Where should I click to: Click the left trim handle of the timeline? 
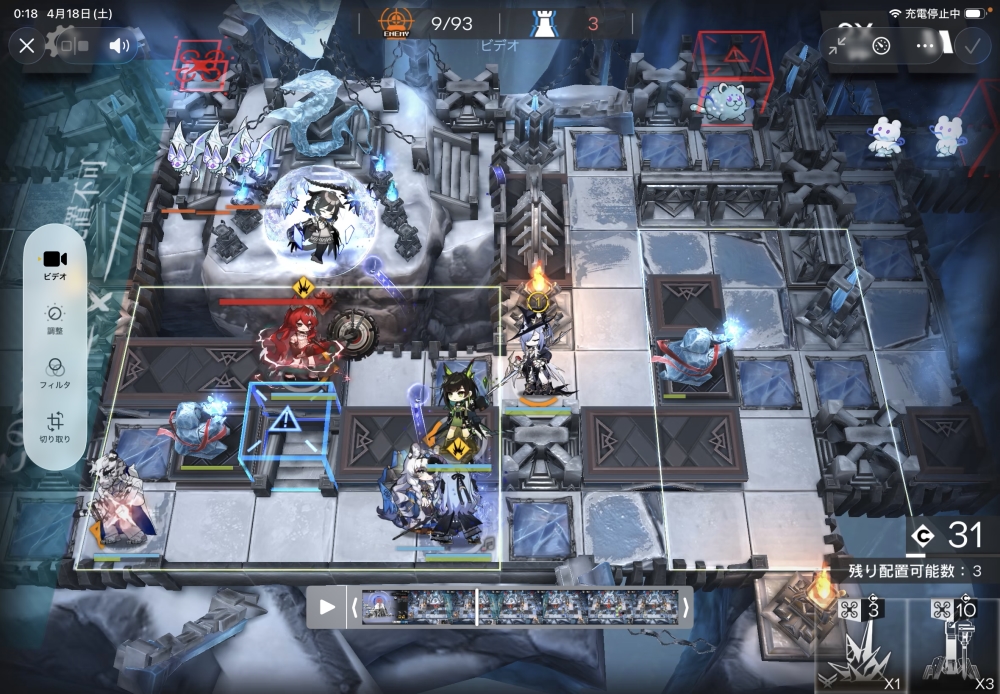pos(353,607)
